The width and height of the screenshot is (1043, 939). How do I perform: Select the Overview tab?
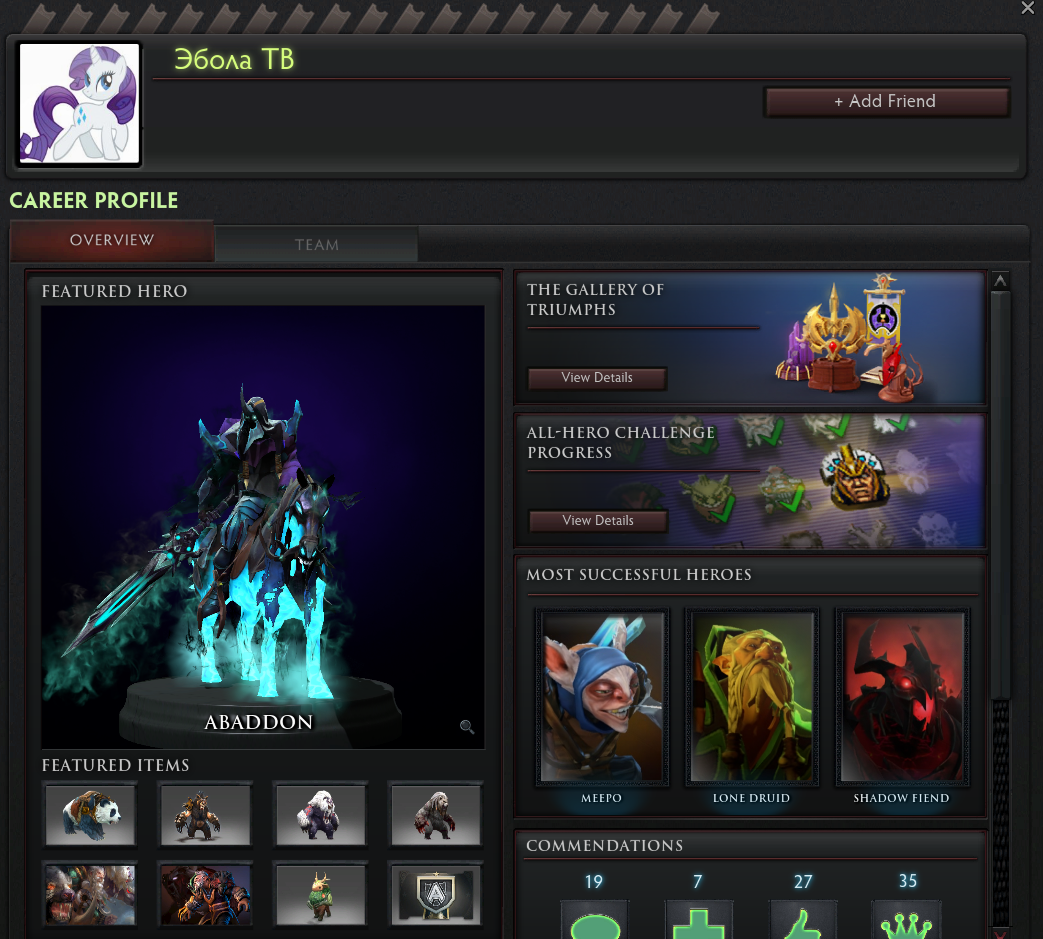pos(112,241)
